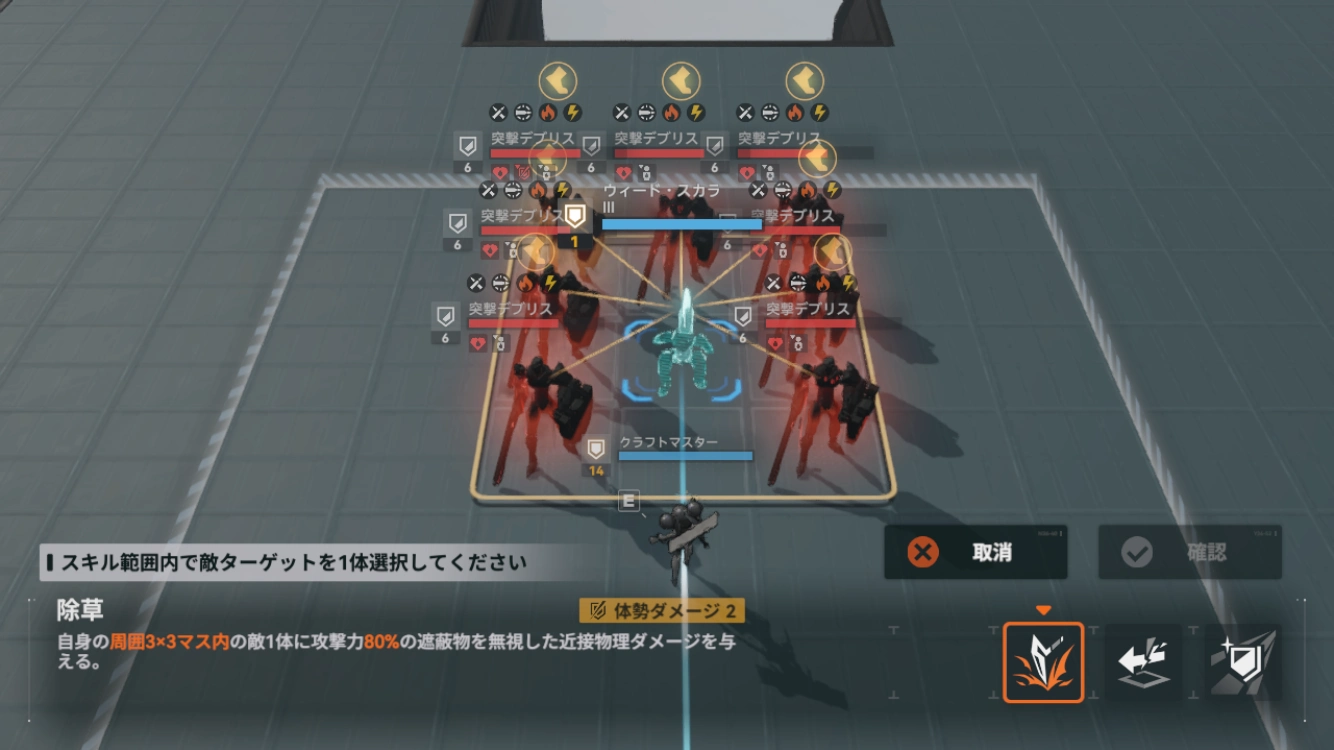The image size is (1334, 750).
Task: Click the yellow boot movement icon above right 突撃デブリス
Action: (x=801, y=82)
